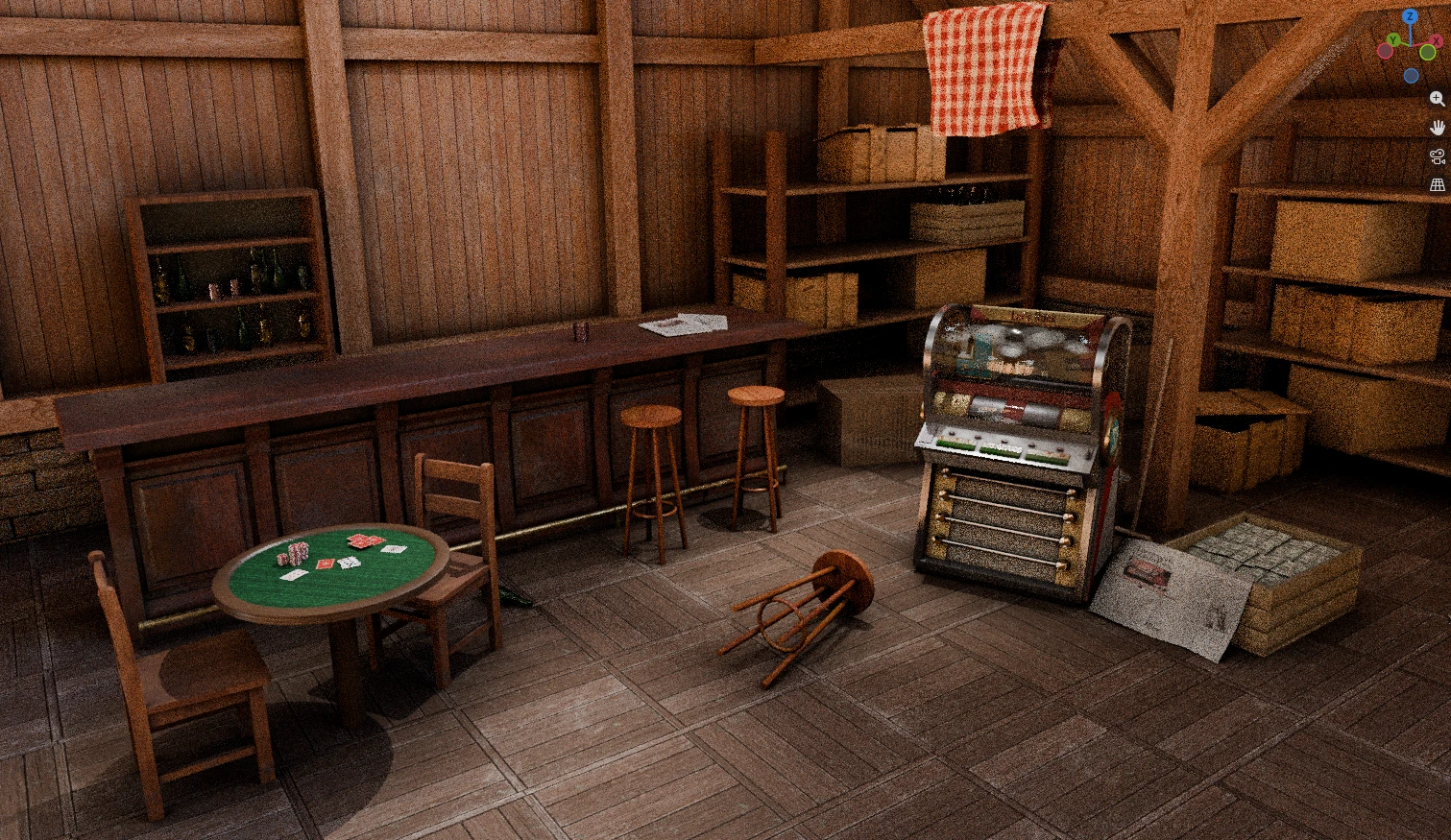1451x840 pixels.
Task: Click the blue Z axis gizmo handle
Action: click(x=1410, y=16)
